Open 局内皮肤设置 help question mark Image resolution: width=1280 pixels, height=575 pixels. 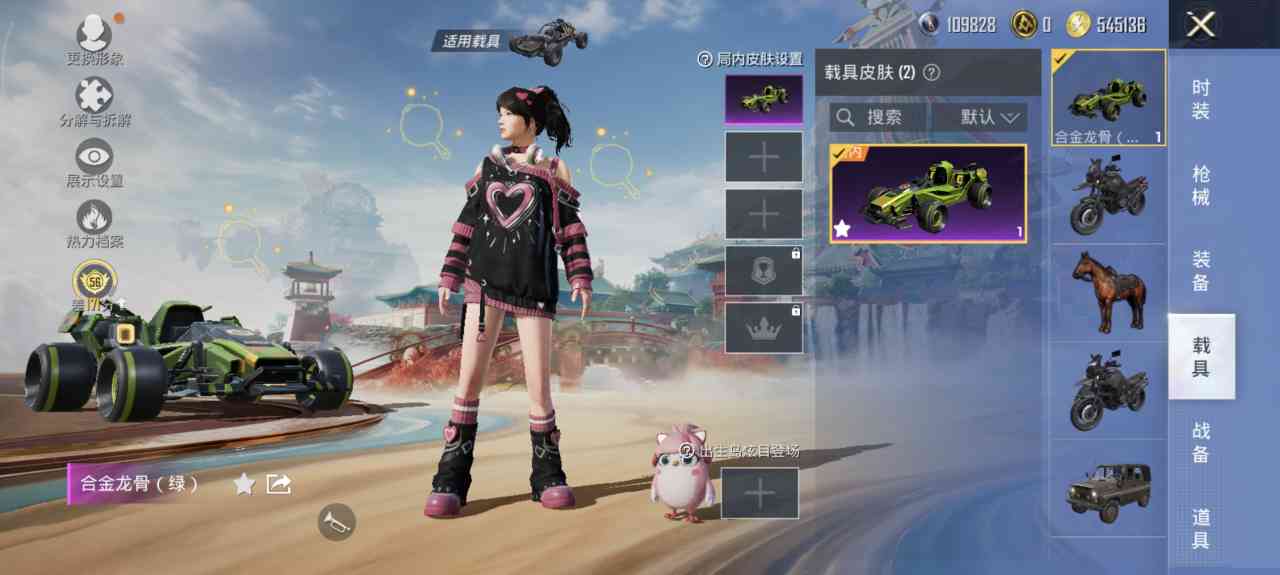tap(704, 59)
